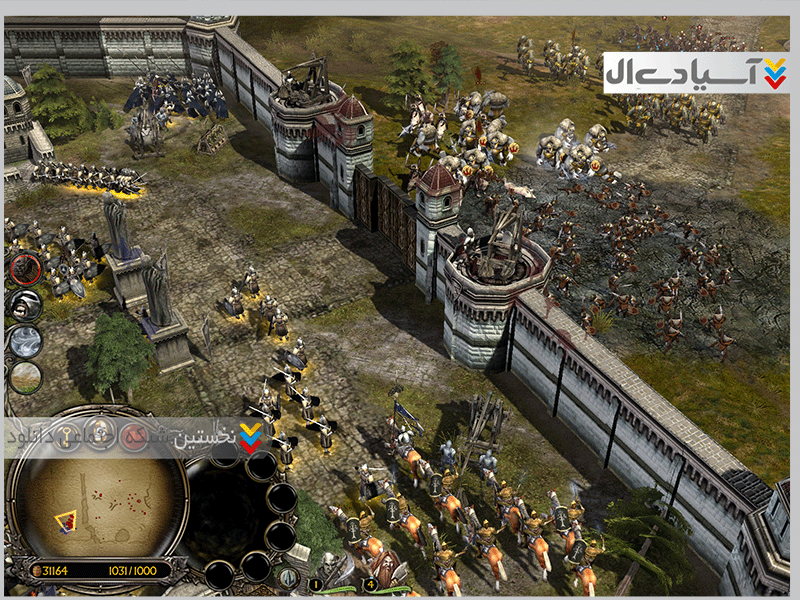800x600 pixels.
Task: Click the red round button above minimap
Action: click(134, 436)
